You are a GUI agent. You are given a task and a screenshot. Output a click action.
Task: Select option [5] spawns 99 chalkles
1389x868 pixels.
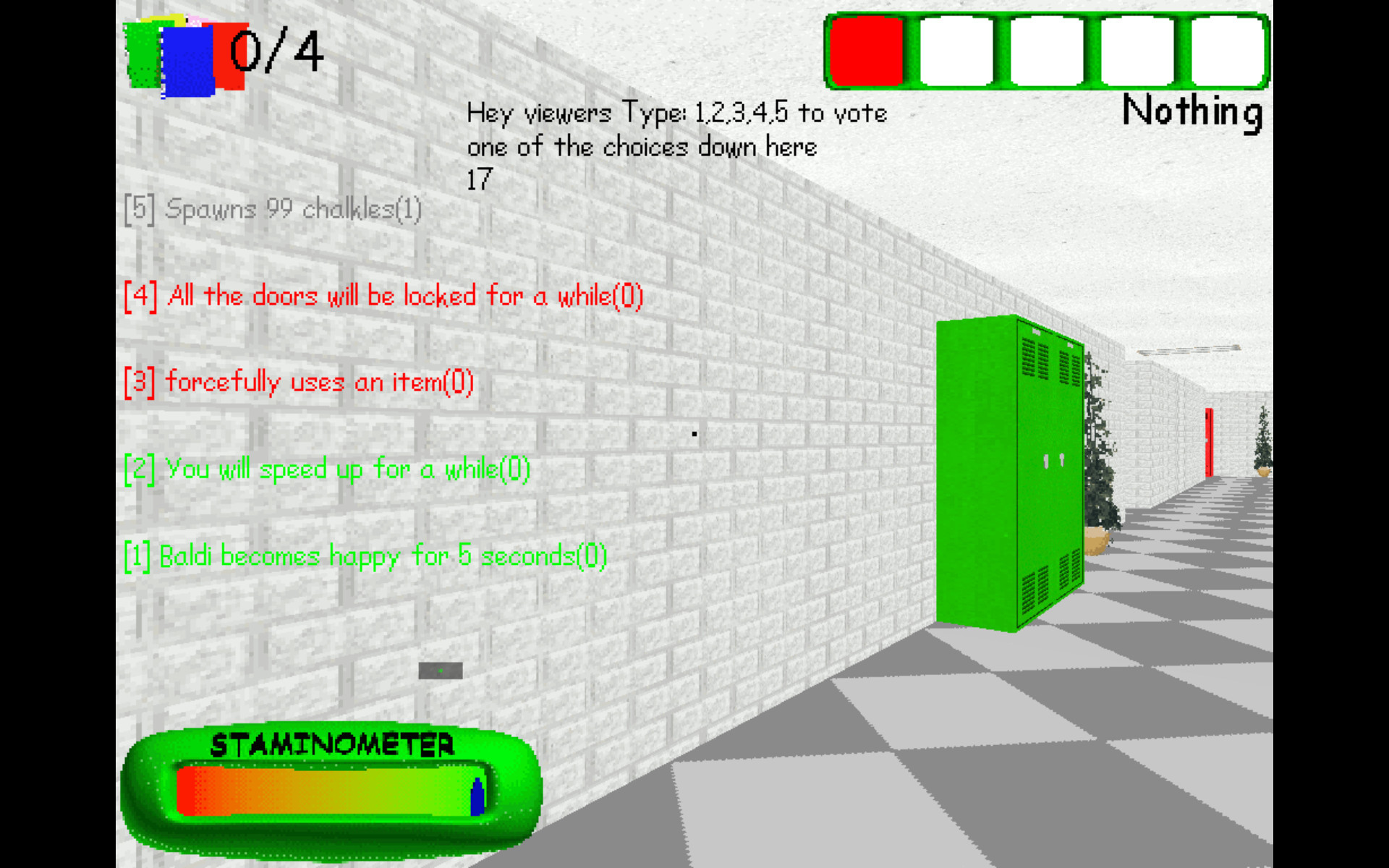(273, 210)
